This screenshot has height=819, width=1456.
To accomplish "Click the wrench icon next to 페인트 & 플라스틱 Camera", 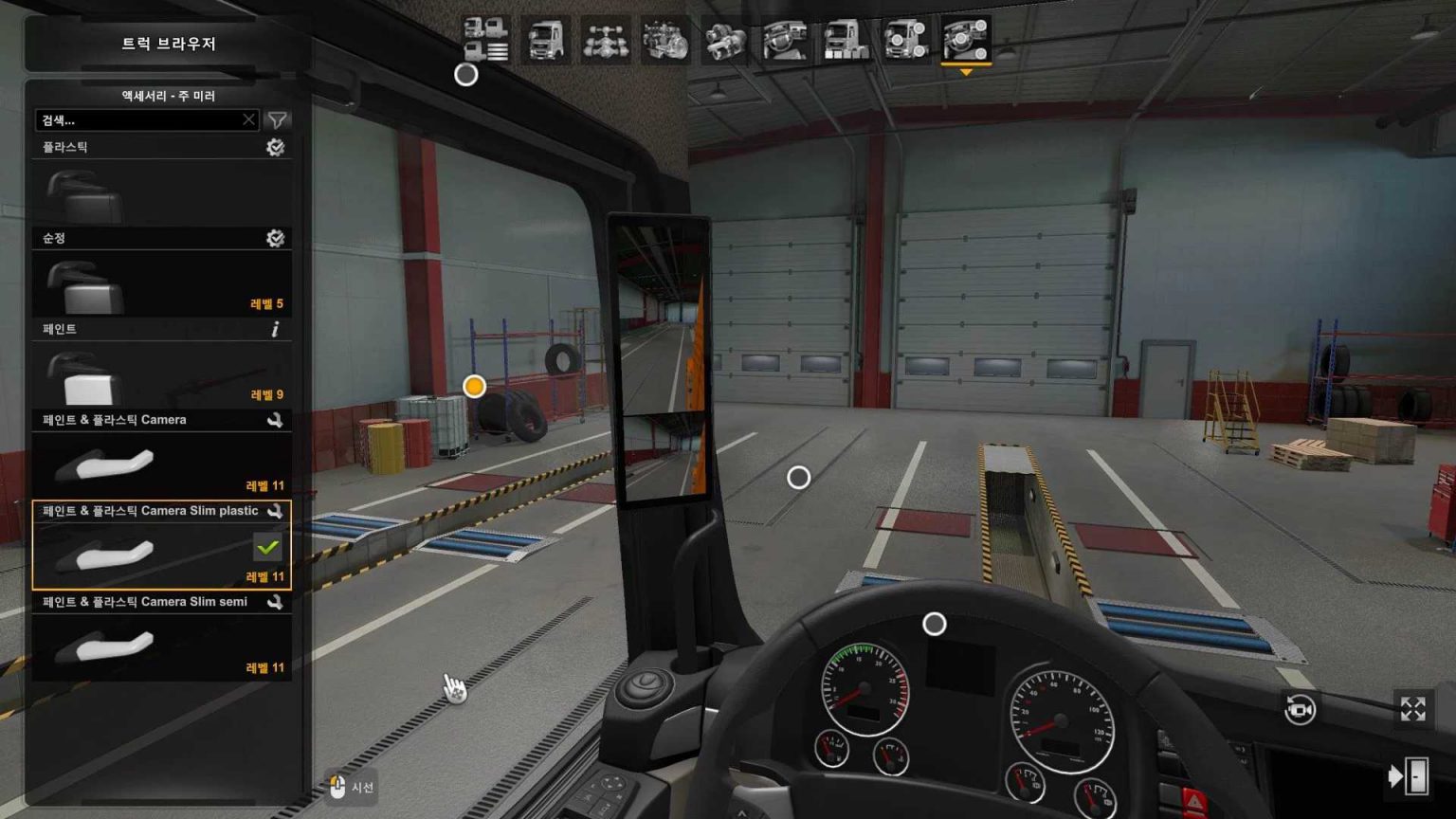I will tap(276, 419).
